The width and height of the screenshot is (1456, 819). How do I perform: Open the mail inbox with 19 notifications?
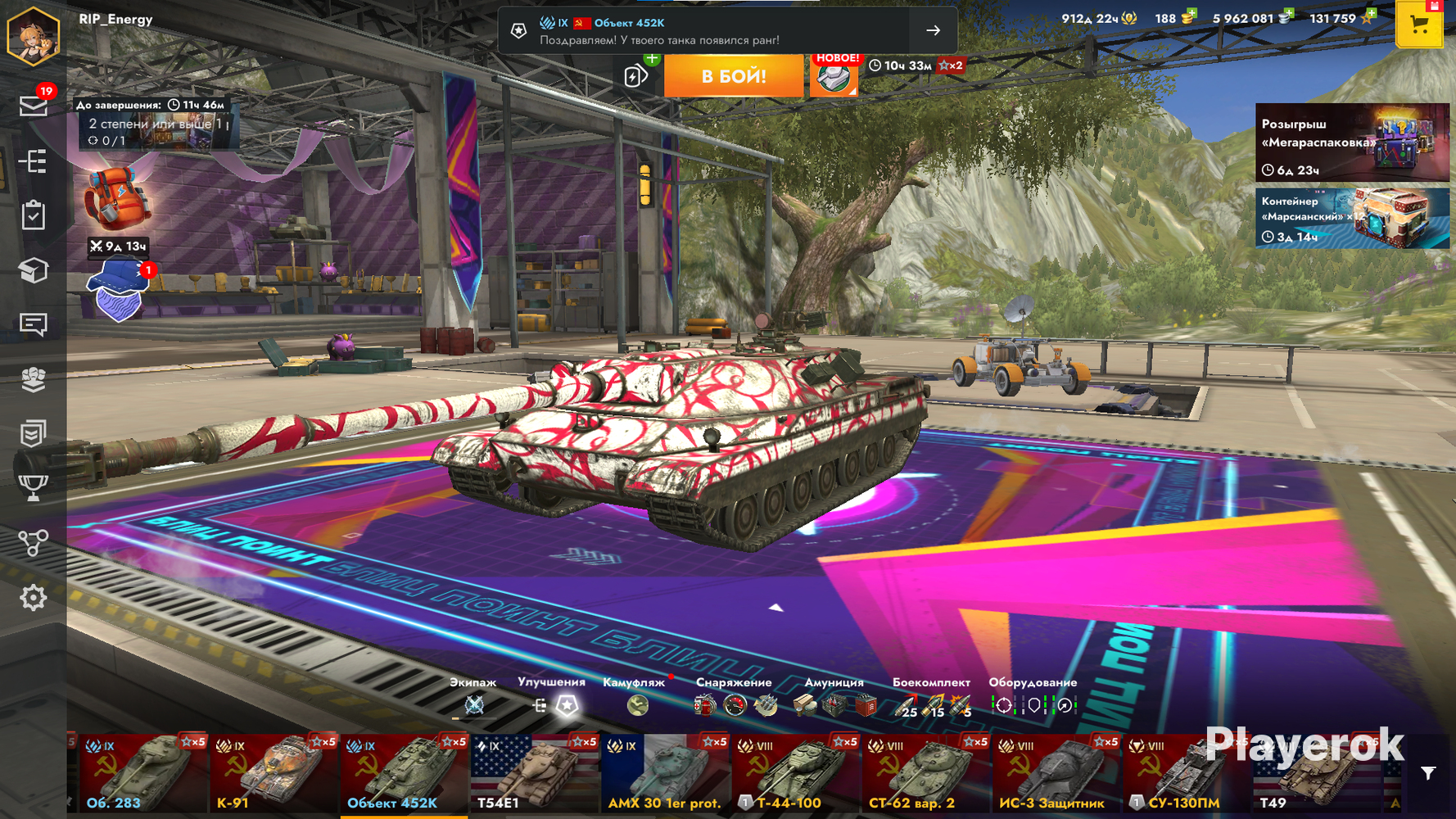click(34, 106)
